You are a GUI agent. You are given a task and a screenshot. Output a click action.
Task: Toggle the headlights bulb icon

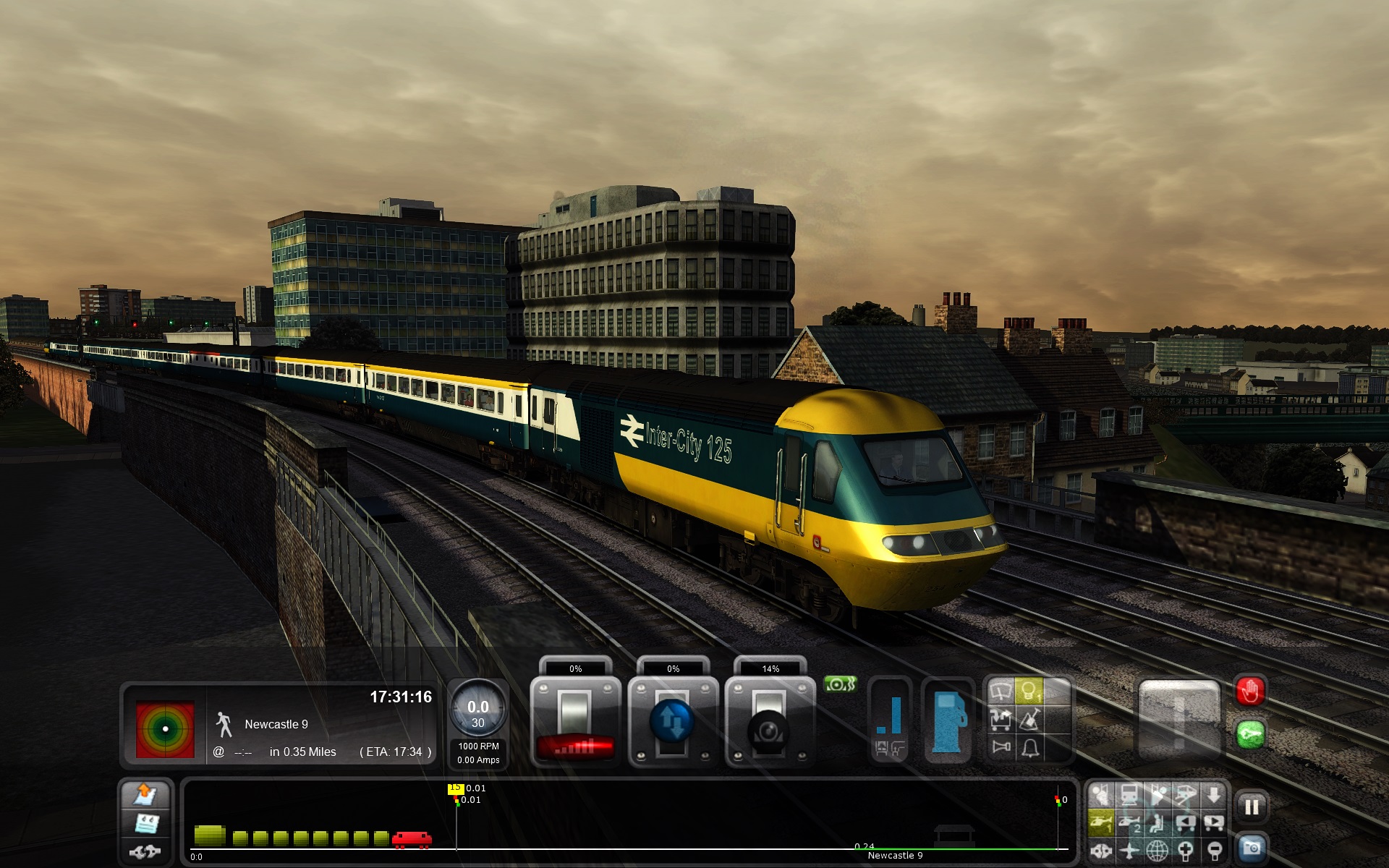tap(1029, 692)
